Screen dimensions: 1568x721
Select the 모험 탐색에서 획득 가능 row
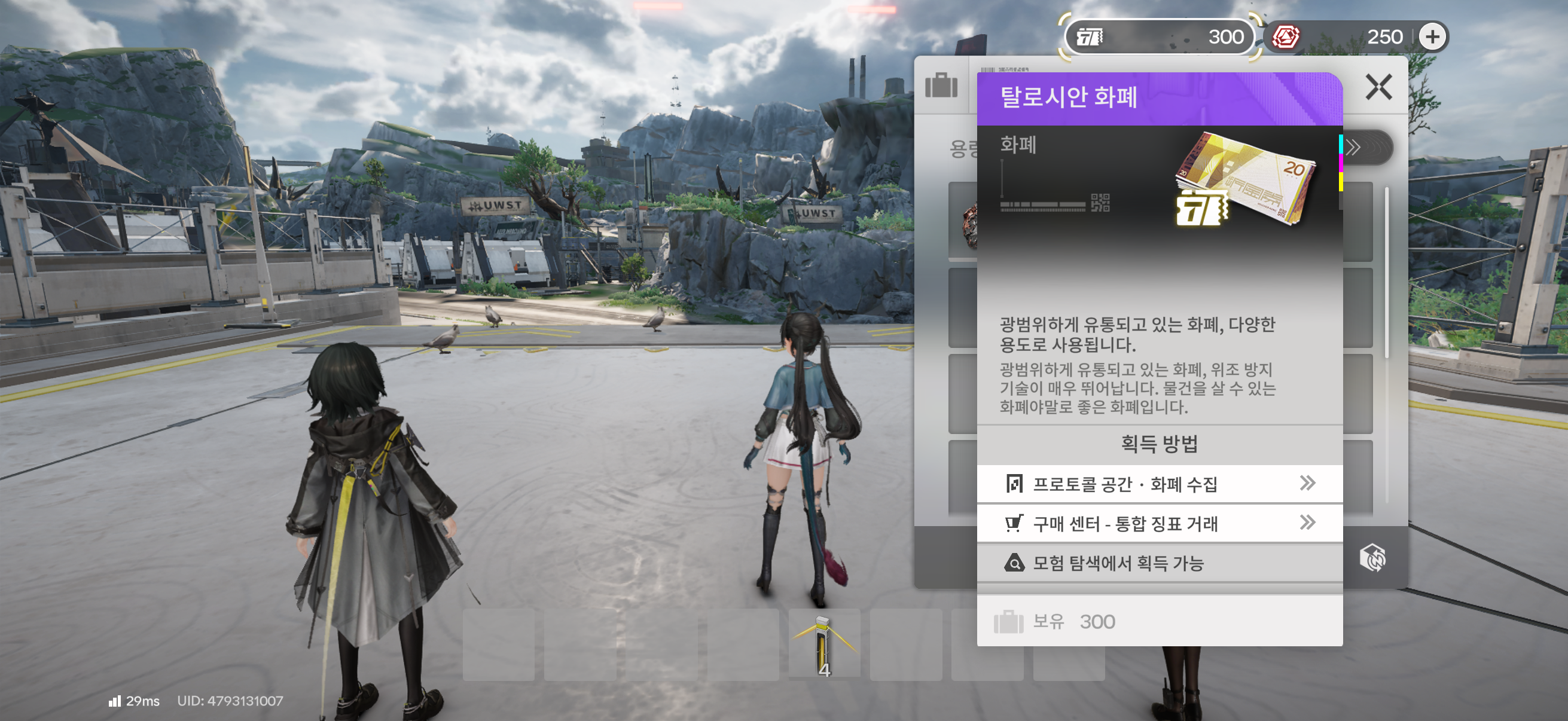pos(1159,563)
